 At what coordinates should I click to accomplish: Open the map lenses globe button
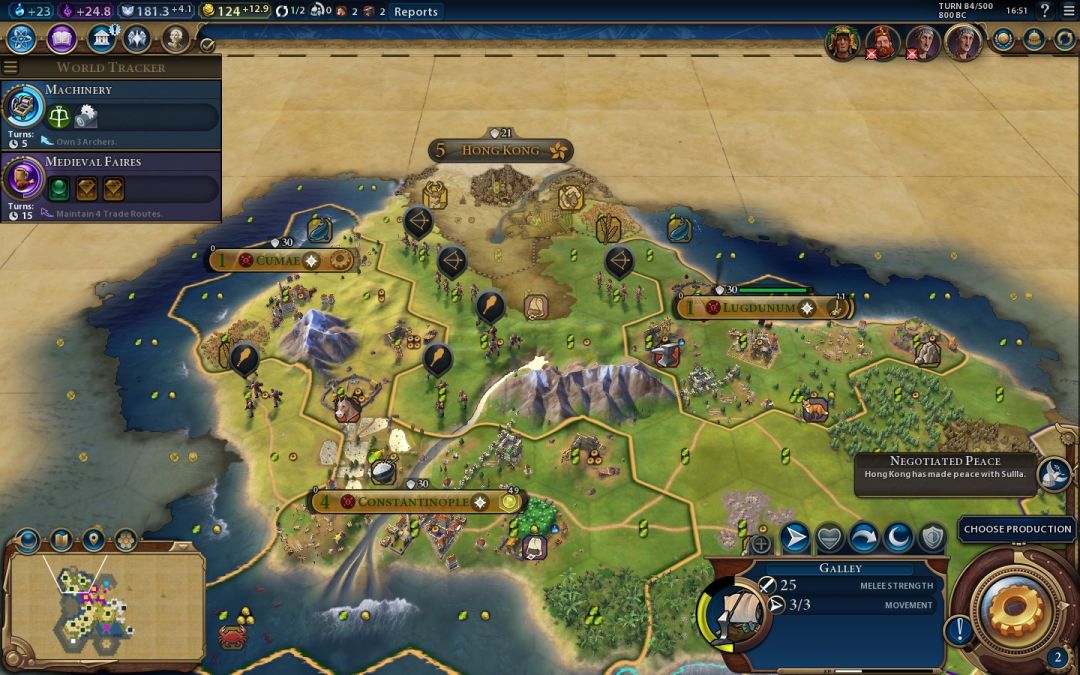(27, 541)
